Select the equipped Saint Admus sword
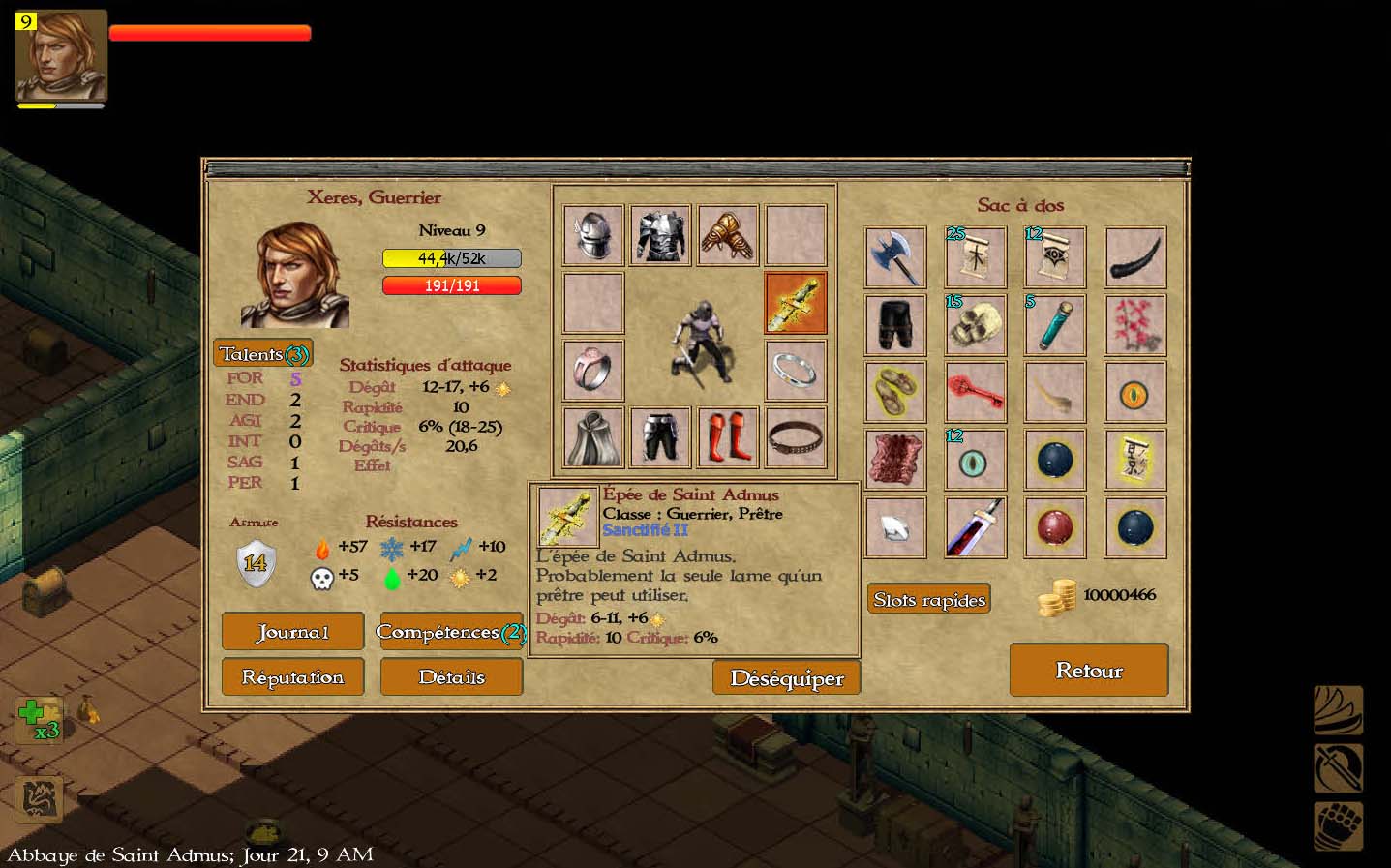1391x868 pixels. coord(796,303)
